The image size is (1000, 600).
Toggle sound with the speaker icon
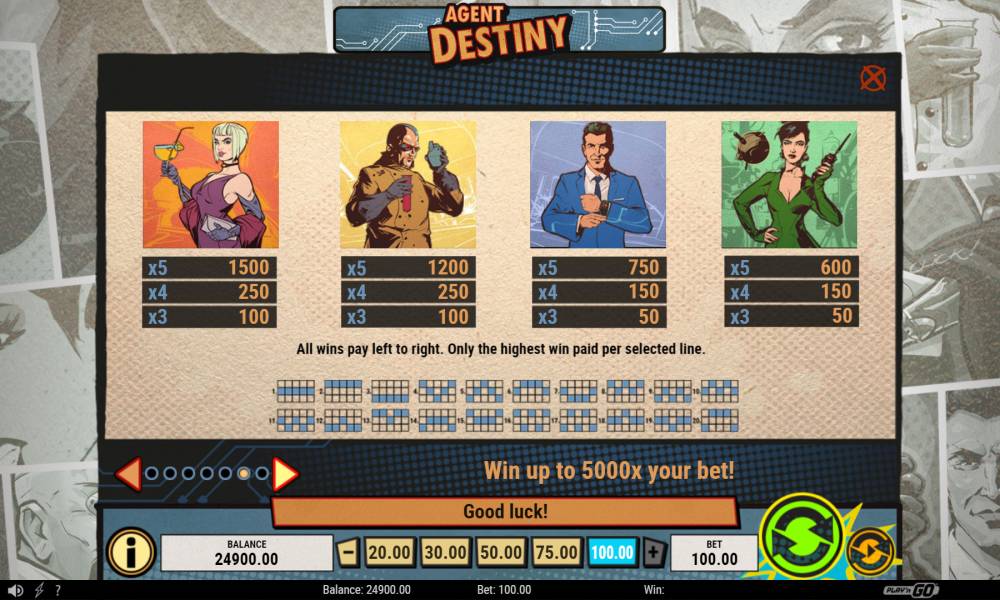point(14,591)
